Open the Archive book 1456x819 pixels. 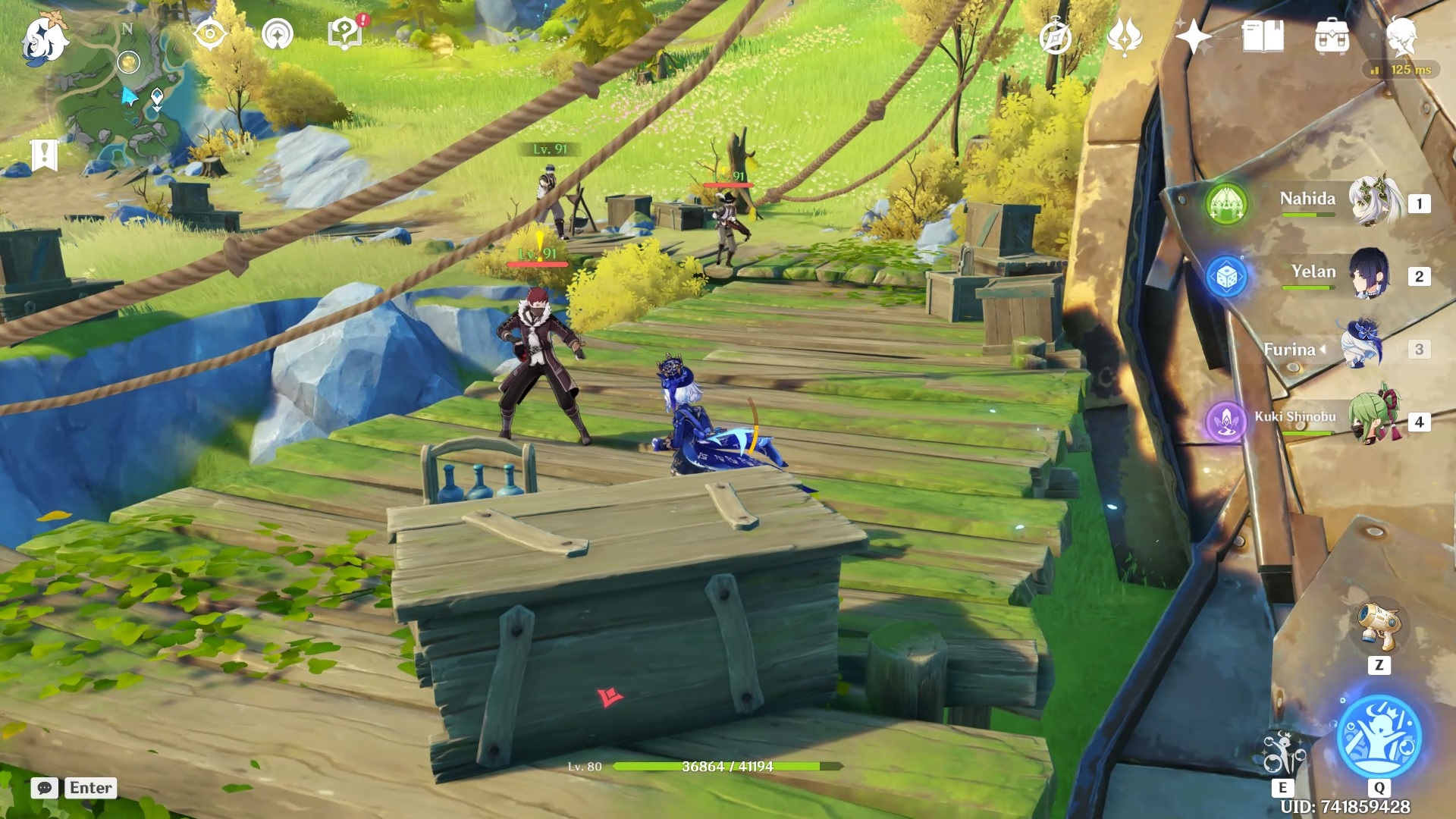pyautogui.click(x=1263, y=36)
